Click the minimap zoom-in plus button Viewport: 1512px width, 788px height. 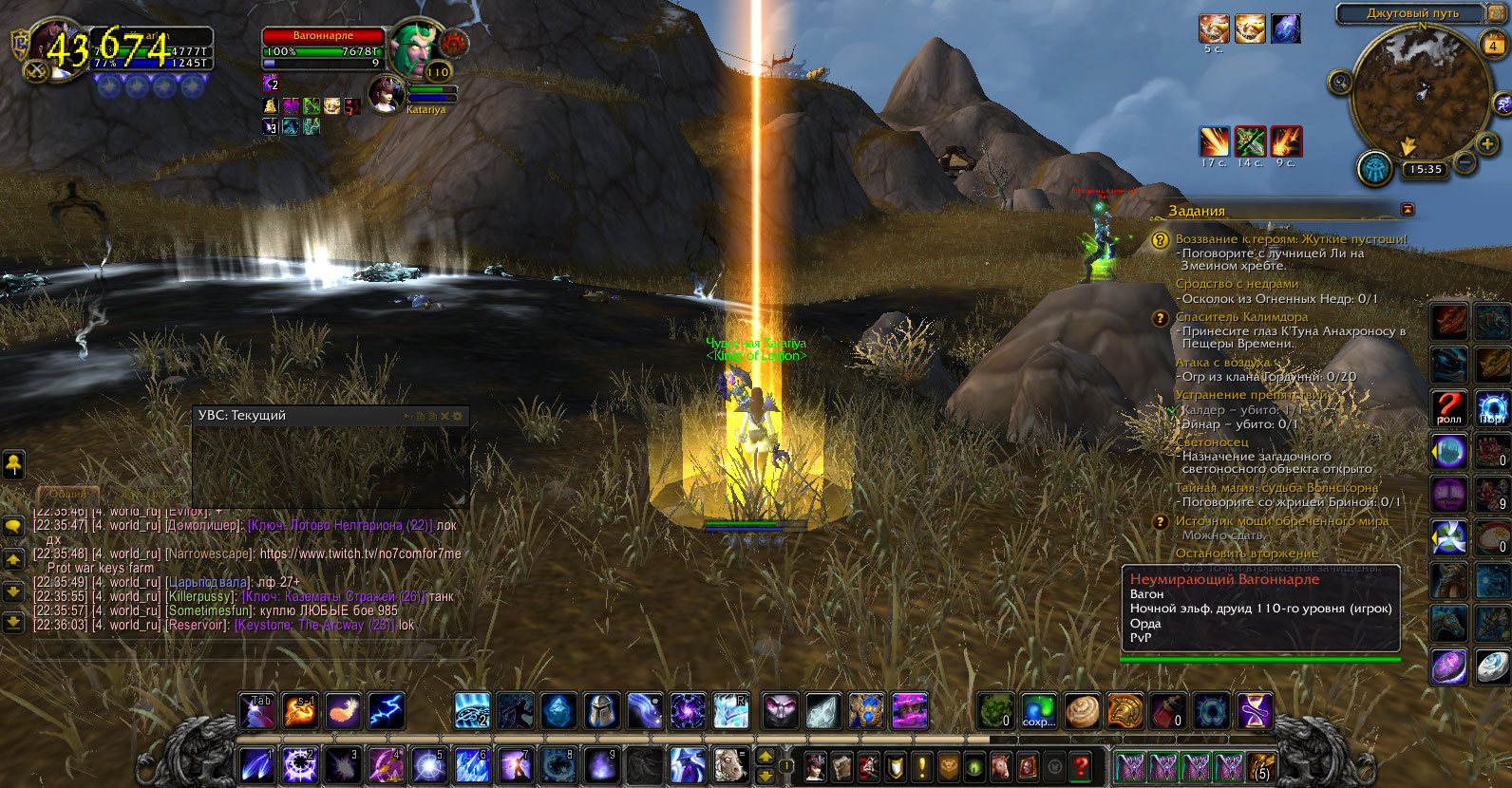point(1487,143)
